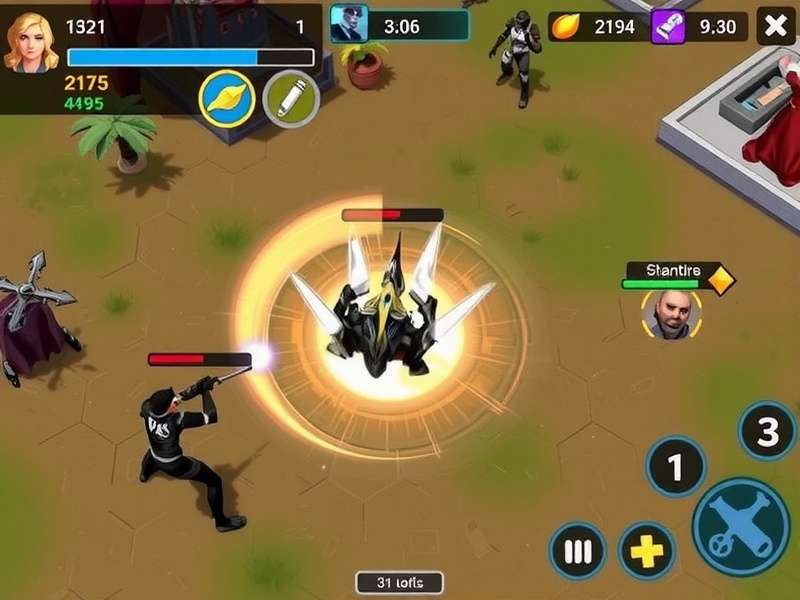This screenshot has height=600, width=800.
Task: Close the game with the X button
Action: tap(776, 26)
